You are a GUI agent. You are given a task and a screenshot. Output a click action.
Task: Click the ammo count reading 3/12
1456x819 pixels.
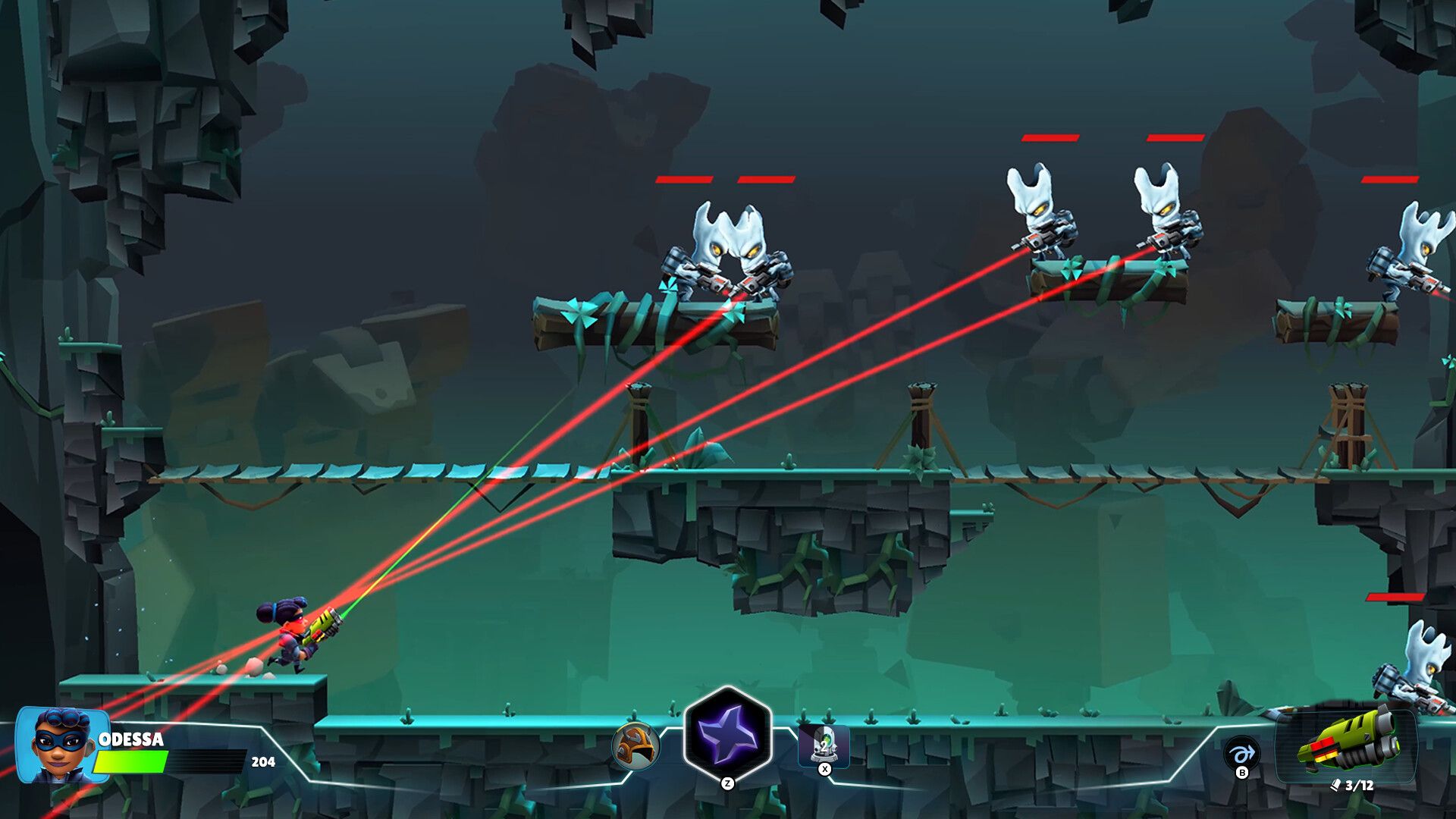point(1360,786)
